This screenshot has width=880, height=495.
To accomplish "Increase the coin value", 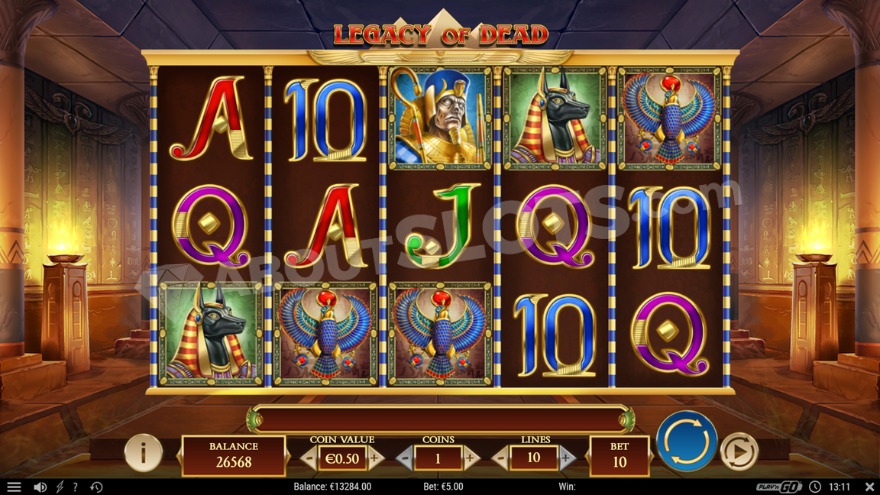I will pyautogui.click(x=376, y=458).
